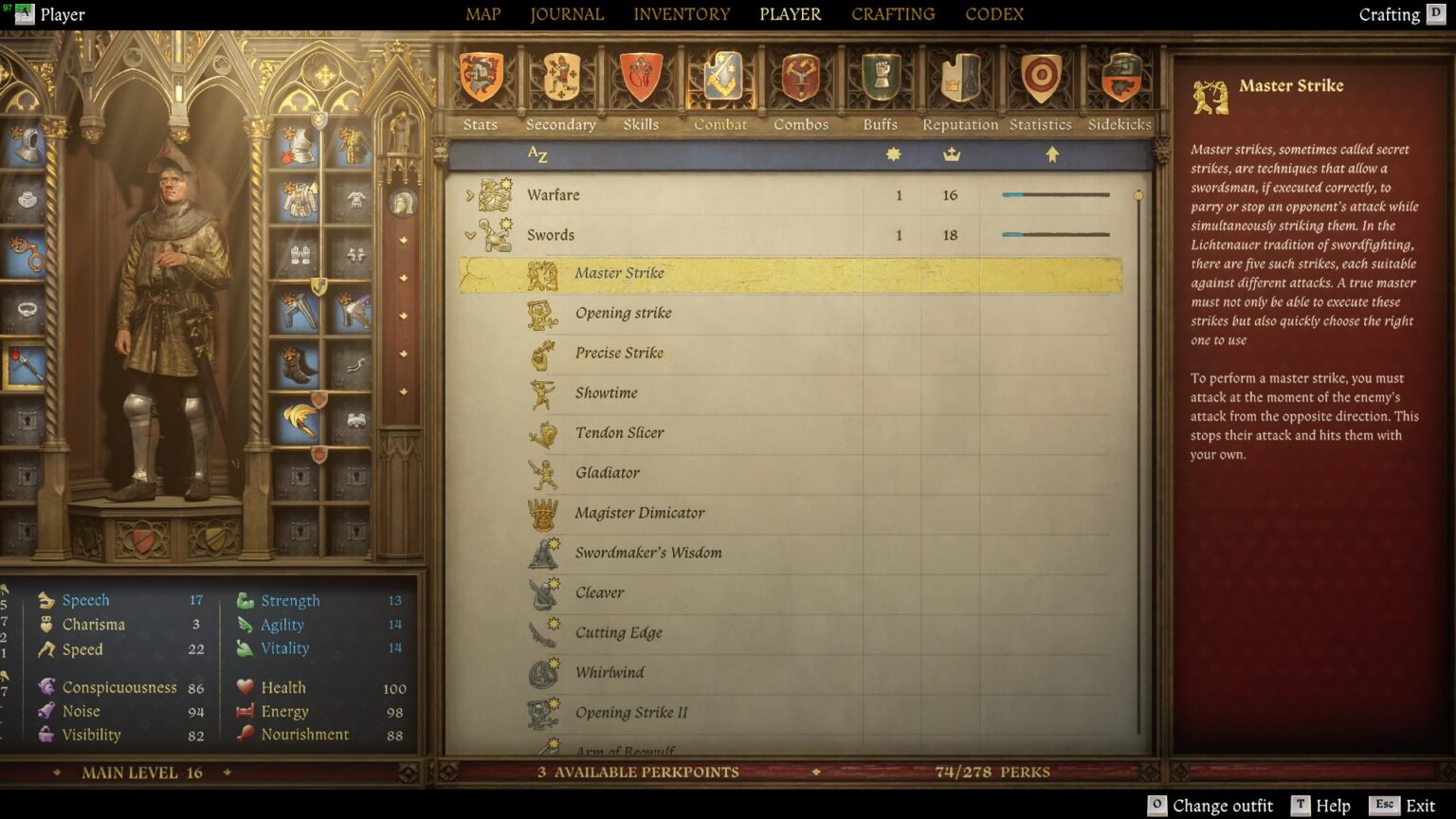Viewport: 1456px width, 819px height.
Task: Open the Sidekicks shield icon
Action: pyautogui.click(x=1119, y=76)
